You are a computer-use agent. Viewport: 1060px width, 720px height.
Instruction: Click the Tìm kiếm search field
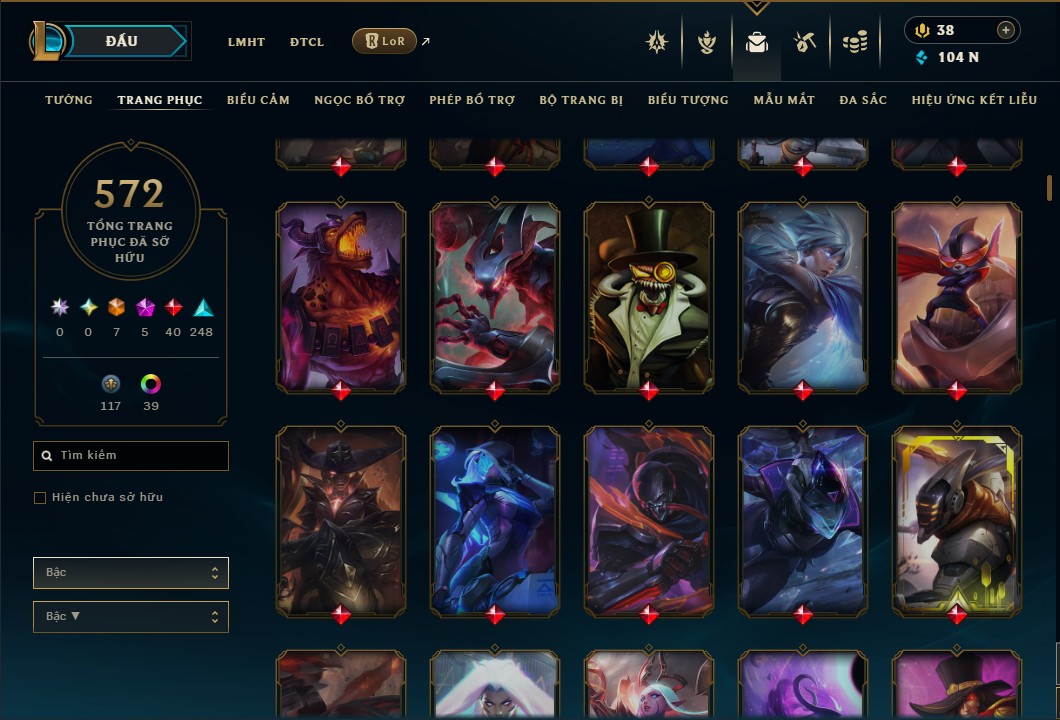[x=131, y=456]
